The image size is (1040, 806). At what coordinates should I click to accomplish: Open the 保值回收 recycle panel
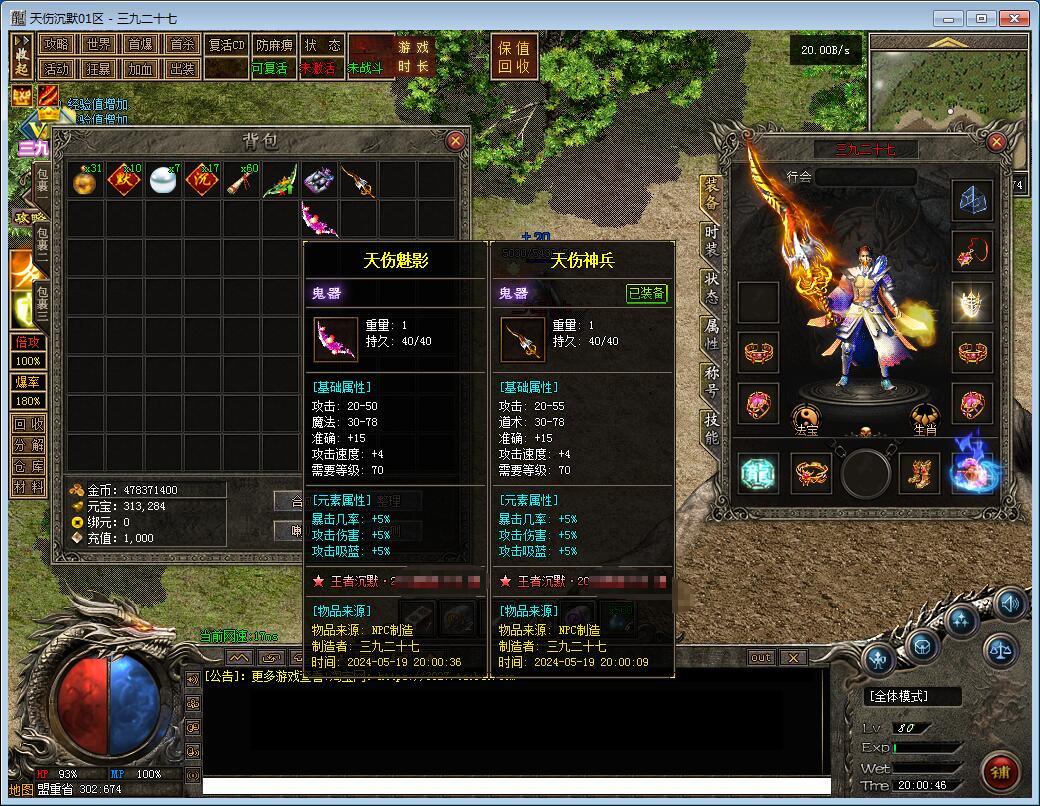(x=514, y=57)
